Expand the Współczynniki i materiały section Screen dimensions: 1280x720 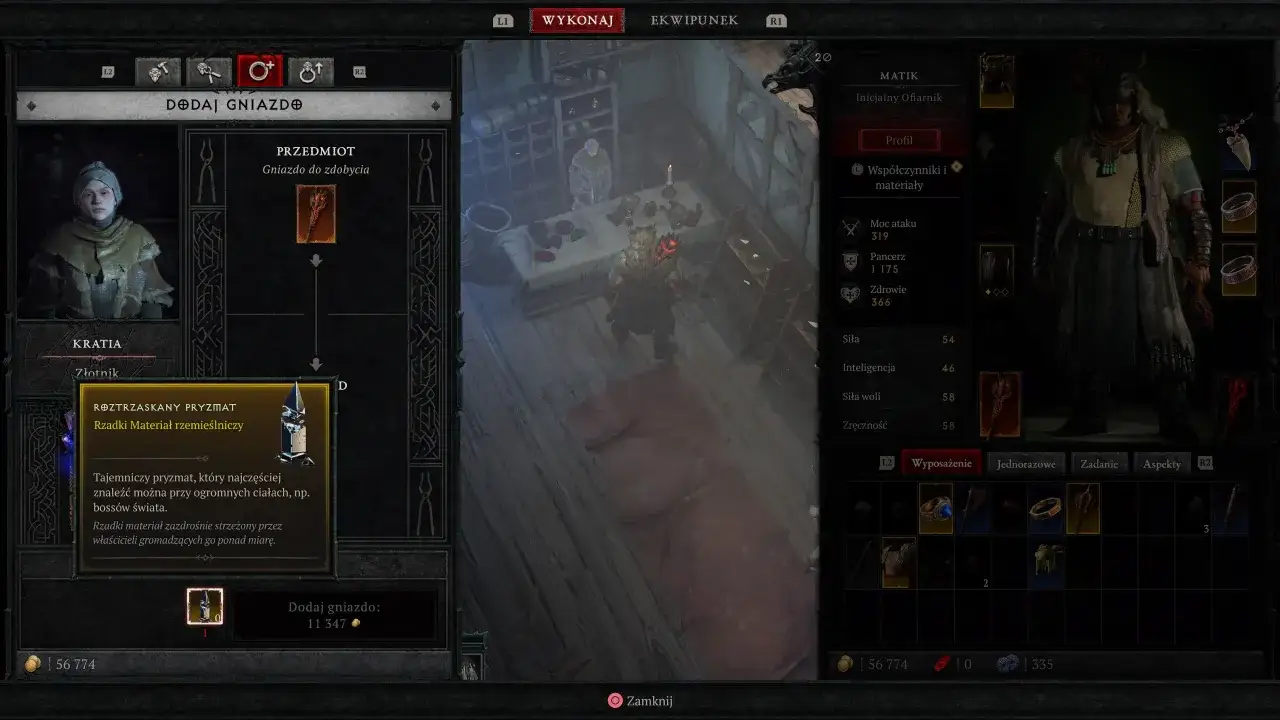coord(898,176)
